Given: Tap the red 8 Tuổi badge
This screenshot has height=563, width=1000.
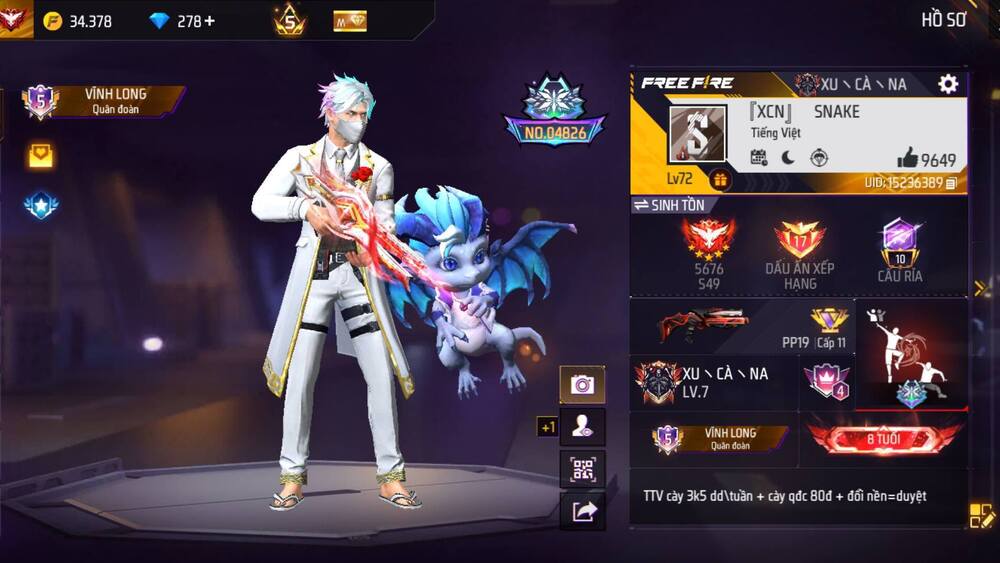Looking at the screenshot, I should click(884, 439).
